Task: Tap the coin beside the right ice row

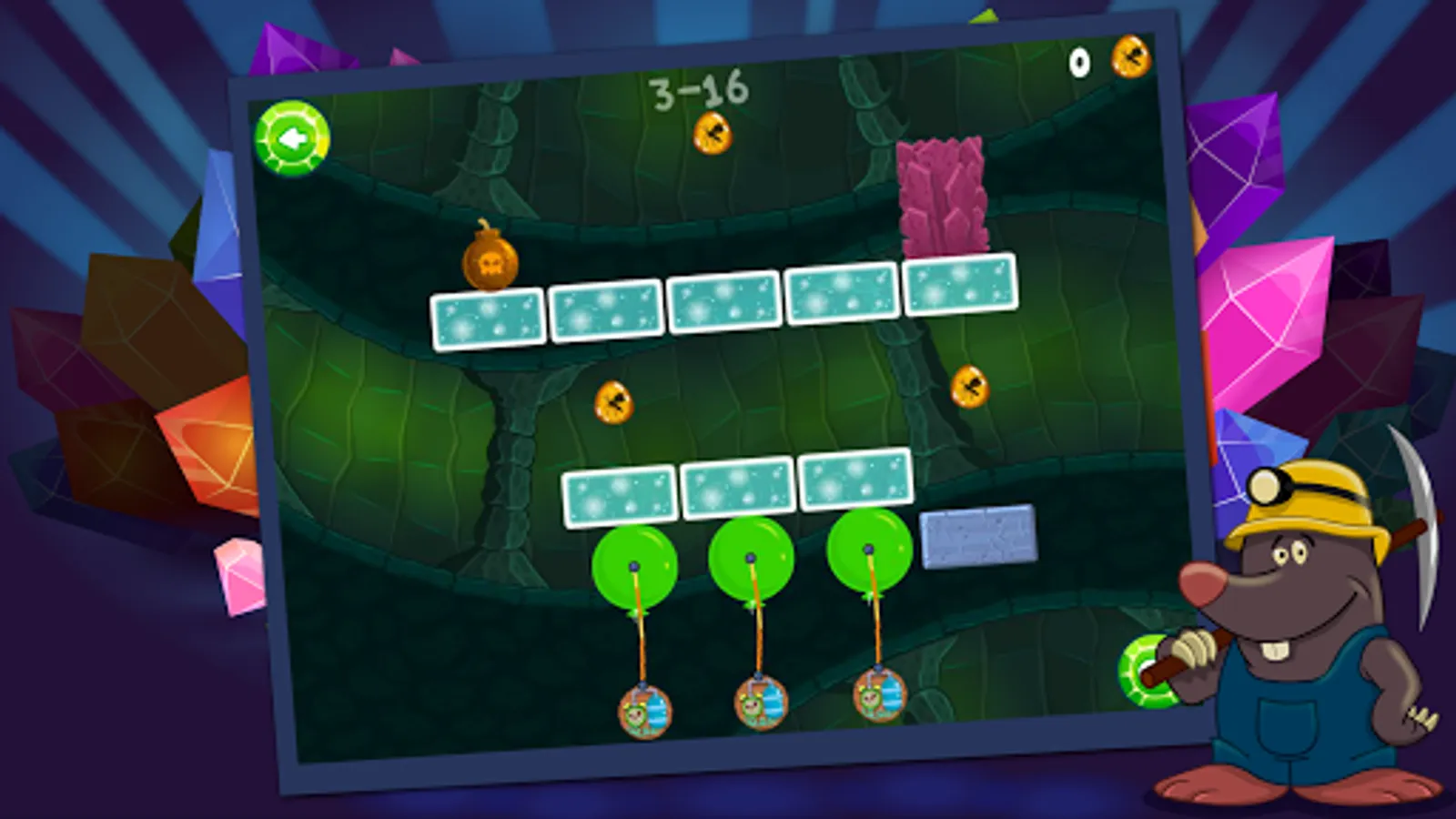Action: point(970,385)
